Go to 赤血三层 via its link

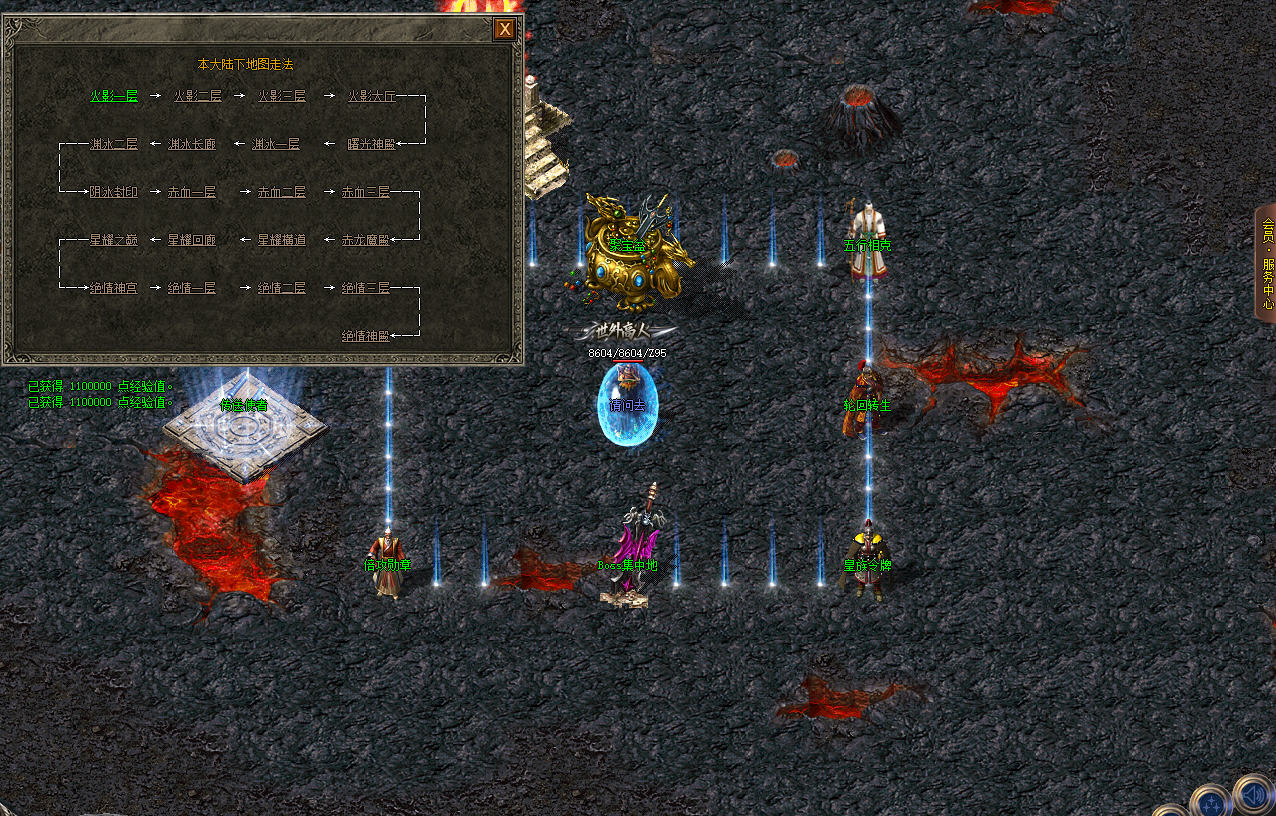pyautogui.click(x=365, y=192)
